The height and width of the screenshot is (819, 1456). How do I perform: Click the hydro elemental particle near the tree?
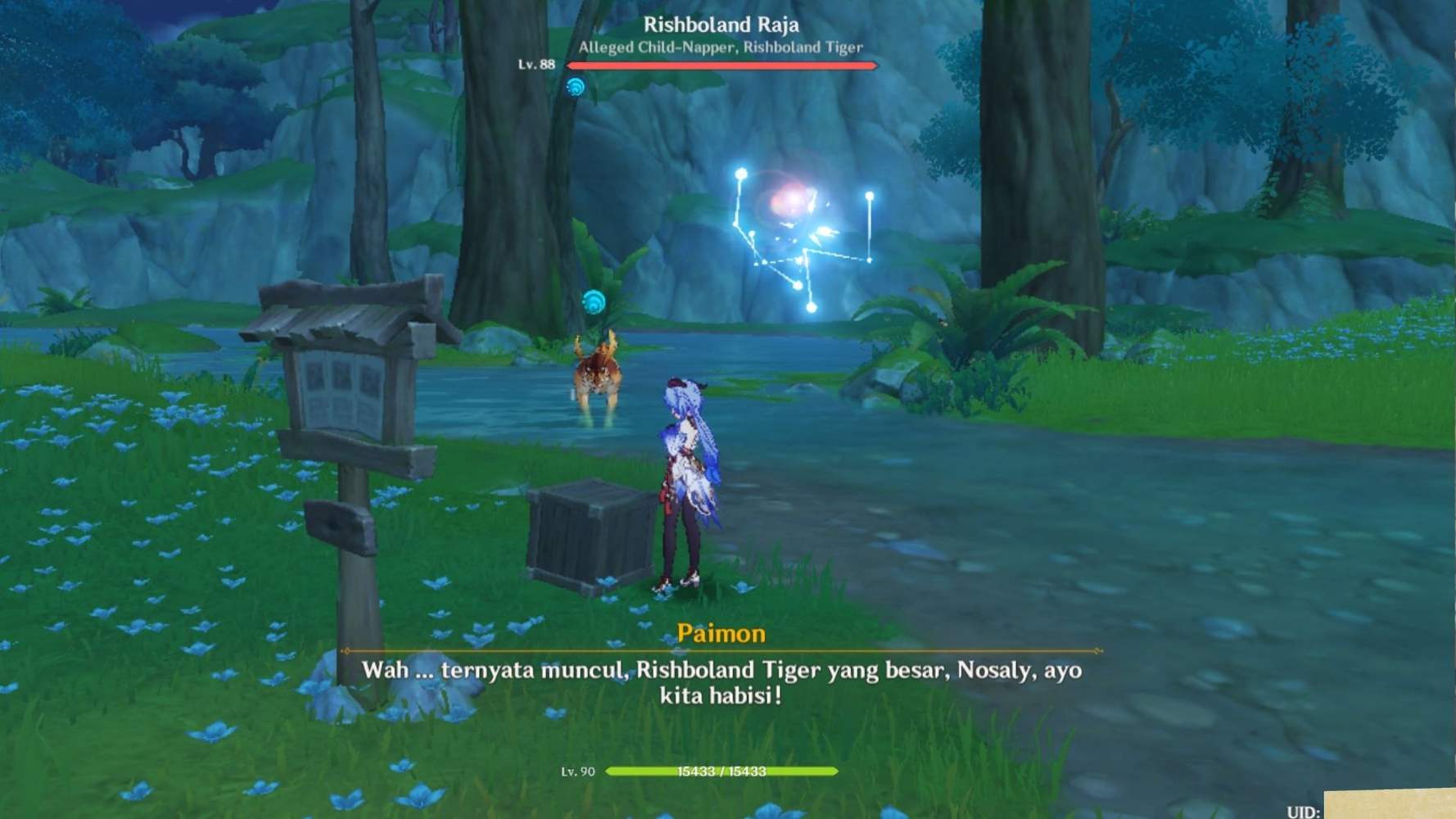[577, 84]
